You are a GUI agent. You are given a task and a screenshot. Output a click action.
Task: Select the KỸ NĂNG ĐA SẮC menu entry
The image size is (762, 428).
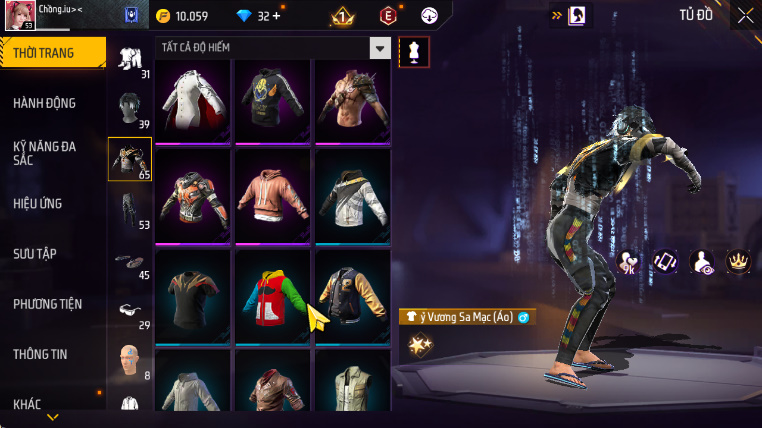click(x=45, y=153)
